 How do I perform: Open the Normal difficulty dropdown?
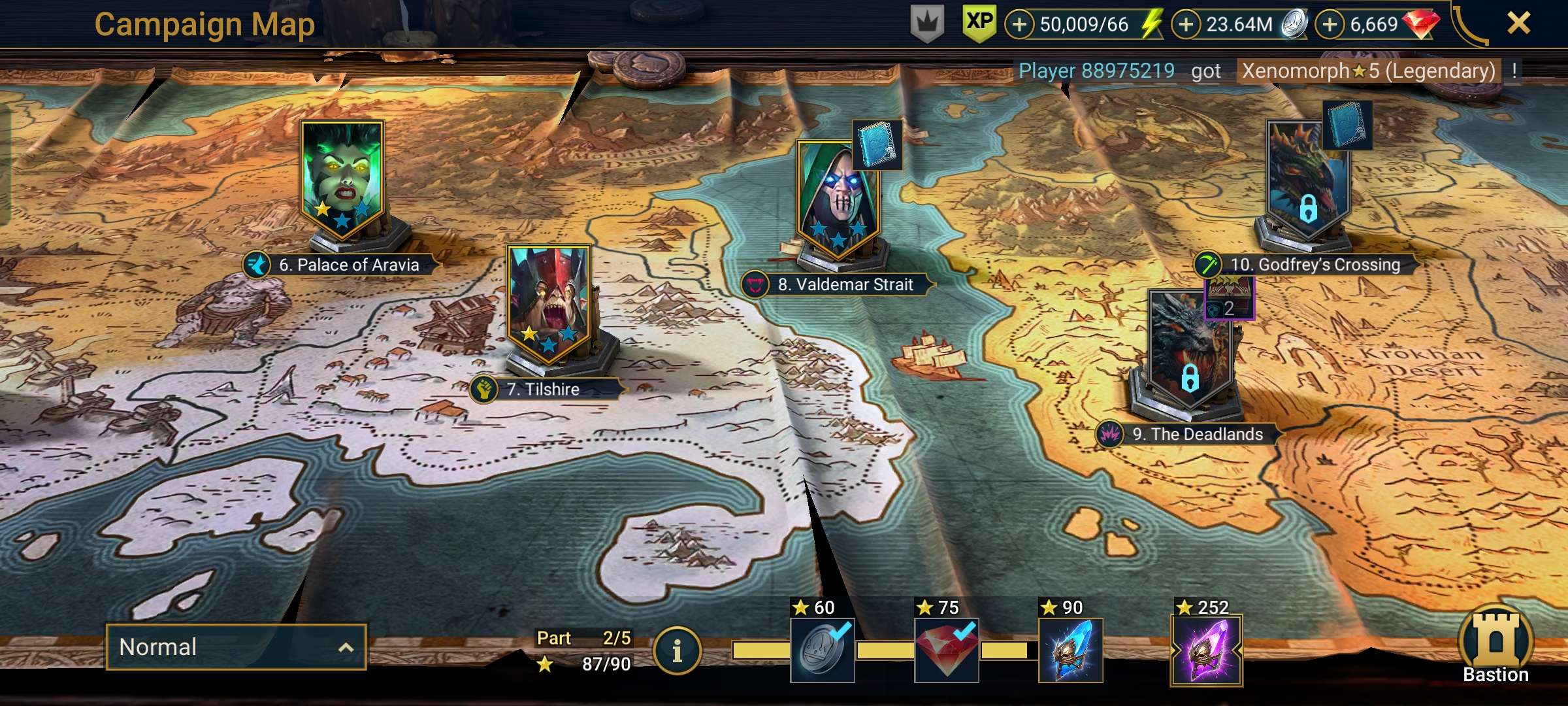coord(235,647)
